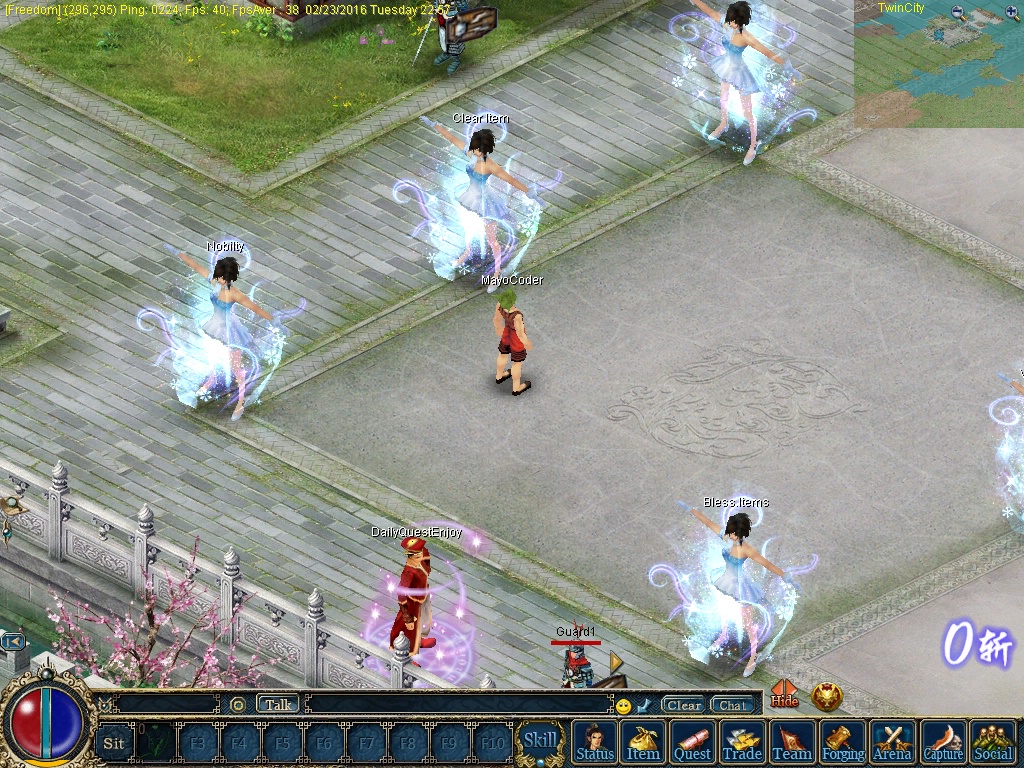Open the Forging menu
1024x768 pixels.
pyautogui.click(x=842, y=742)
